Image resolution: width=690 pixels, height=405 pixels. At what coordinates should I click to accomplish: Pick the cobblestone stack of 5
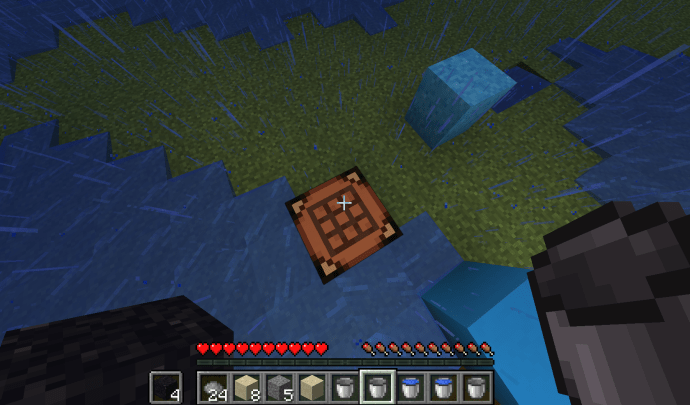point(278,387)
